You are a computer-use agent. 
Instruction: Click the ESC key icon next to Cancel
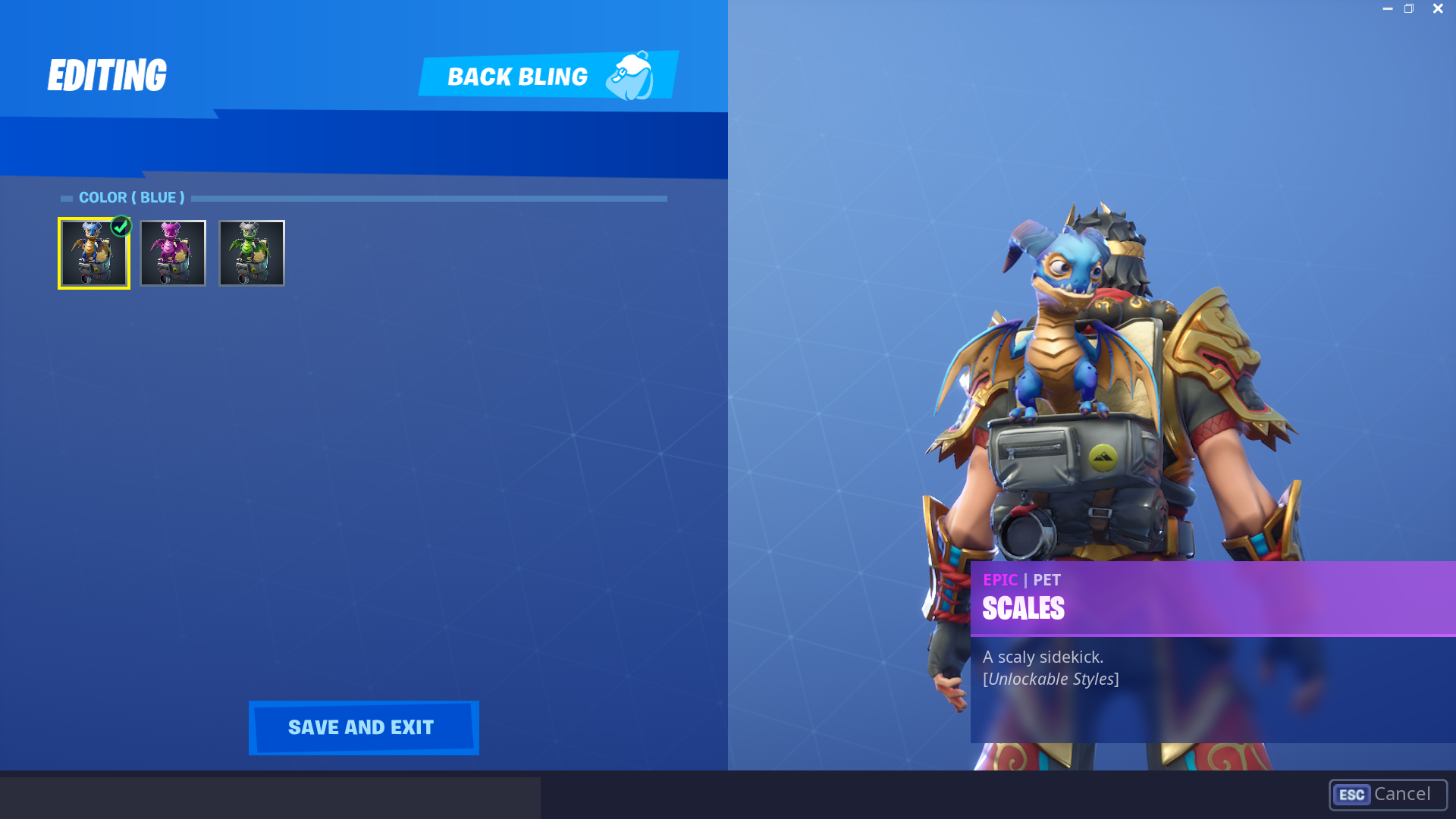point(1353,795)
